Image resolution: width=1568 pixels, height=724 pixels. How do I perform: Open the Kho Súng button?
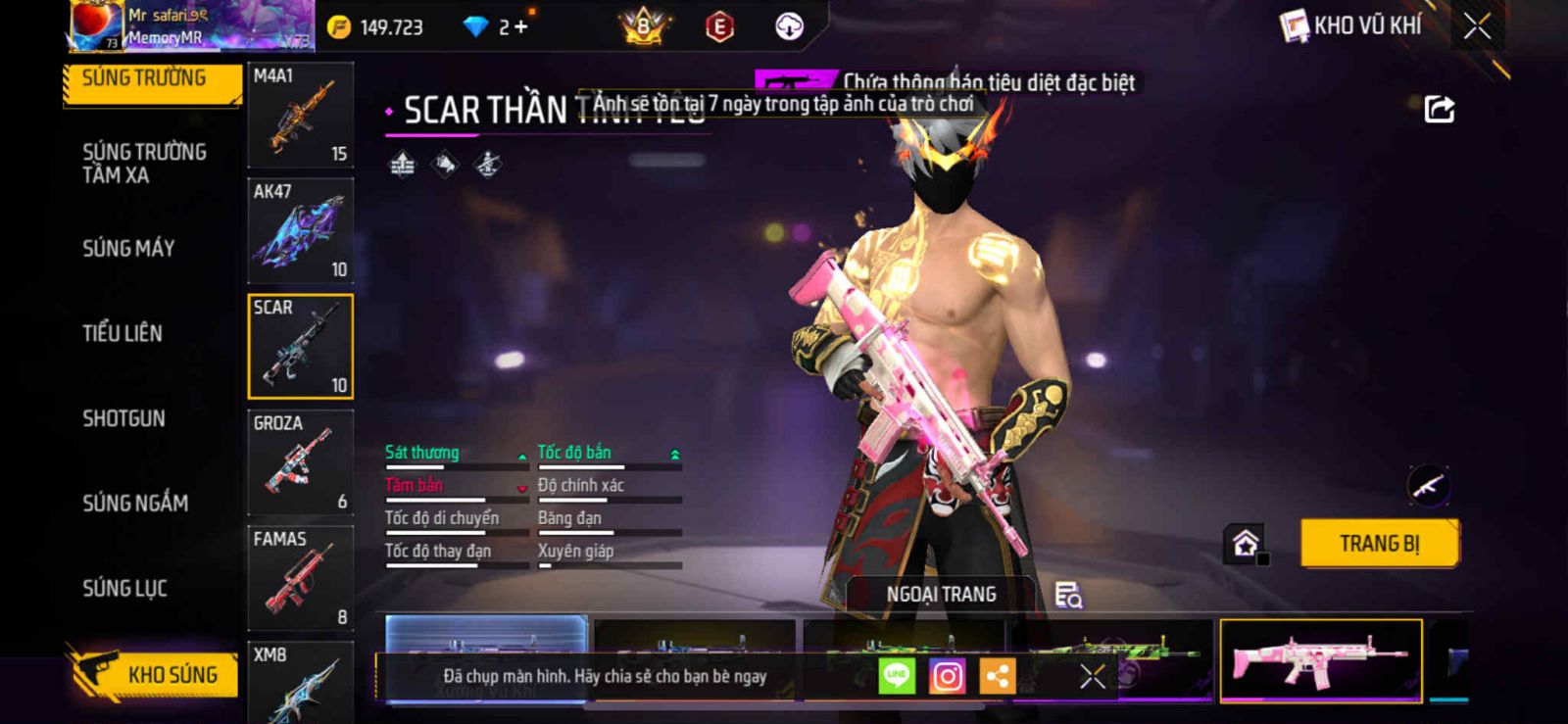click(x=155, y=675)
